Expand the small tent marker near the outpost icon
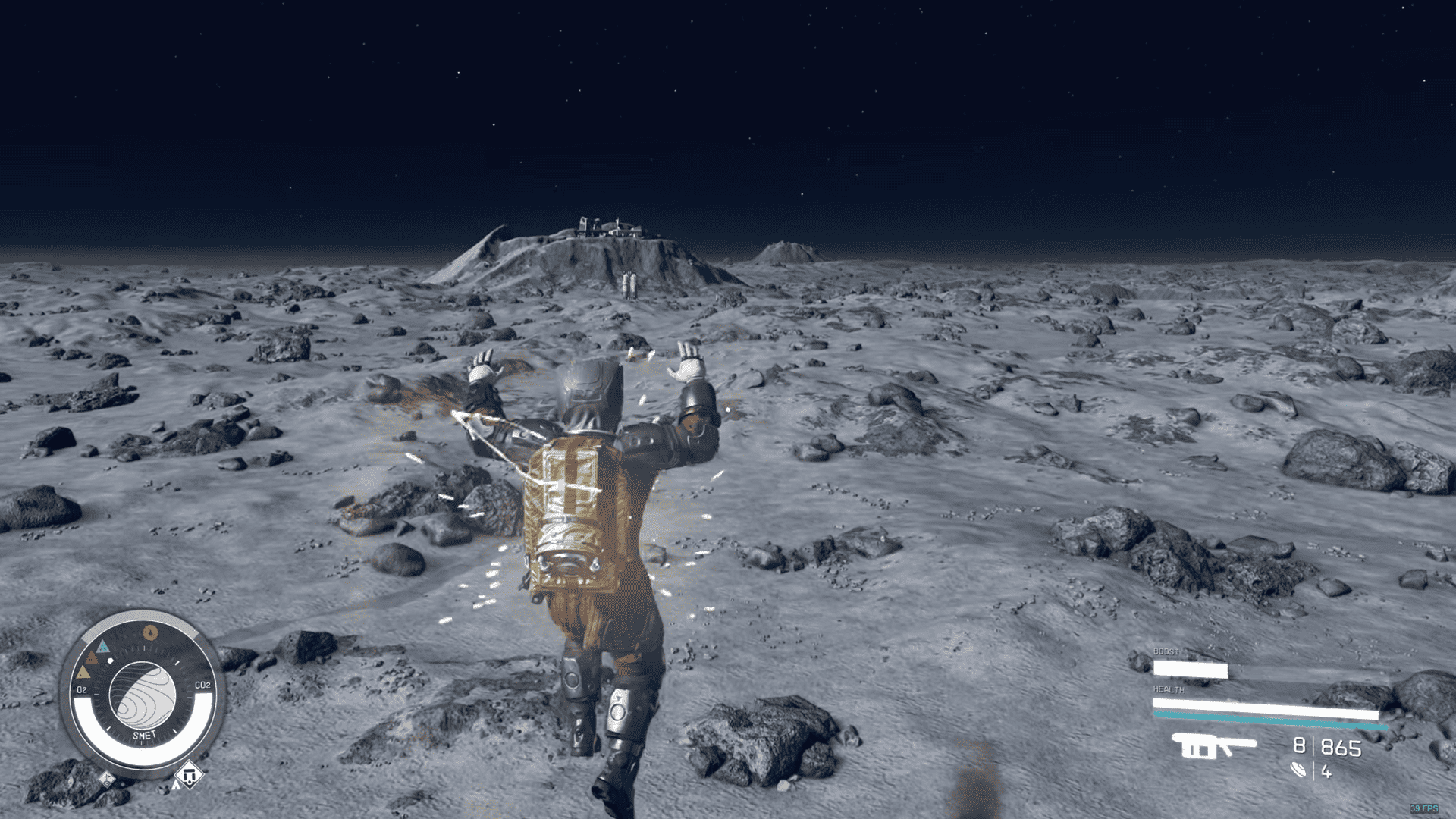The width and height of the screenshot is (1456, 819). [x=176, y=783]
